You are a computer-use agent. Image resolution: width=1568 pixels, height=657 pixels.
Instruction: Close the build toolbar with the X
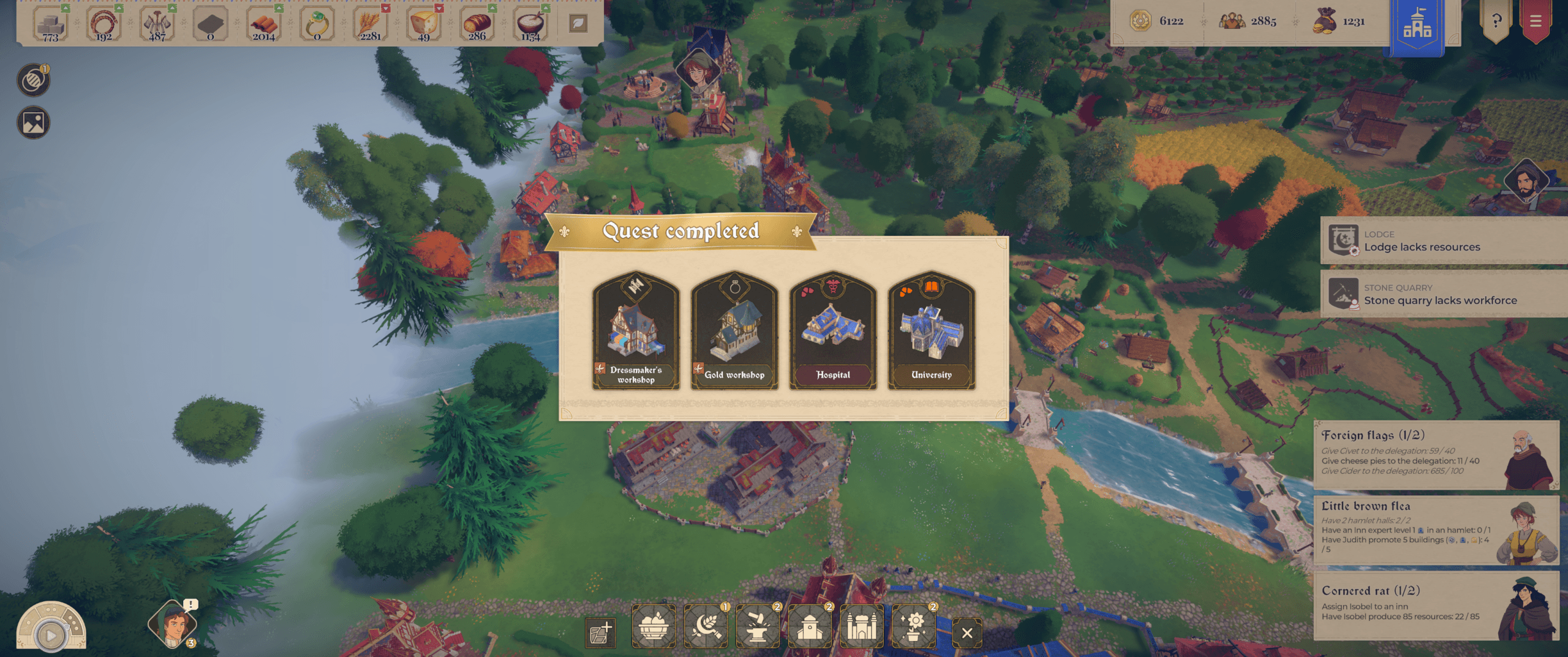(967, 633)
